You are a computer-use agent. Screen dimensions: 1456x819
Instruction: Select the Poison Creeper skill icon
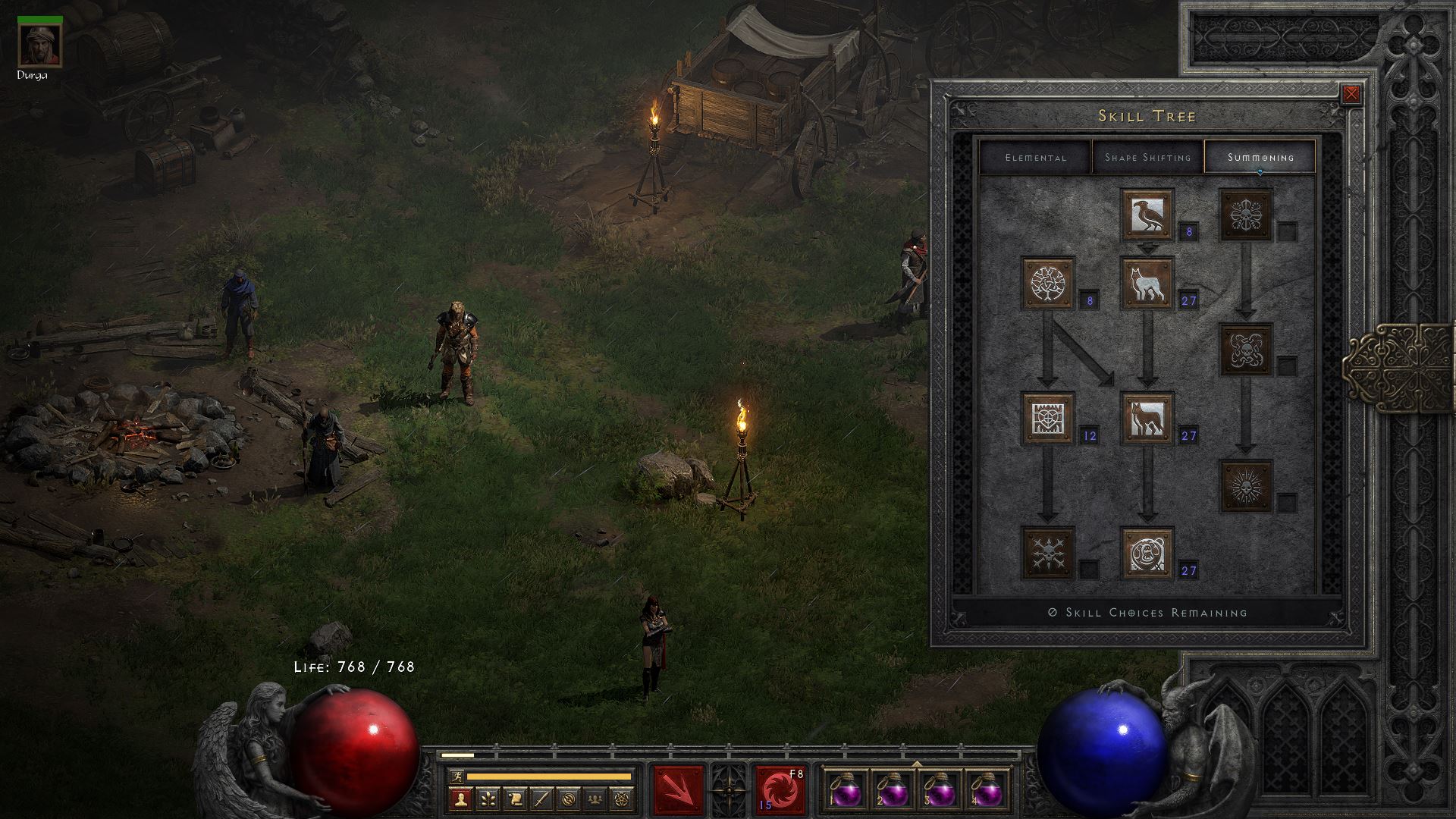[1246, 215]
